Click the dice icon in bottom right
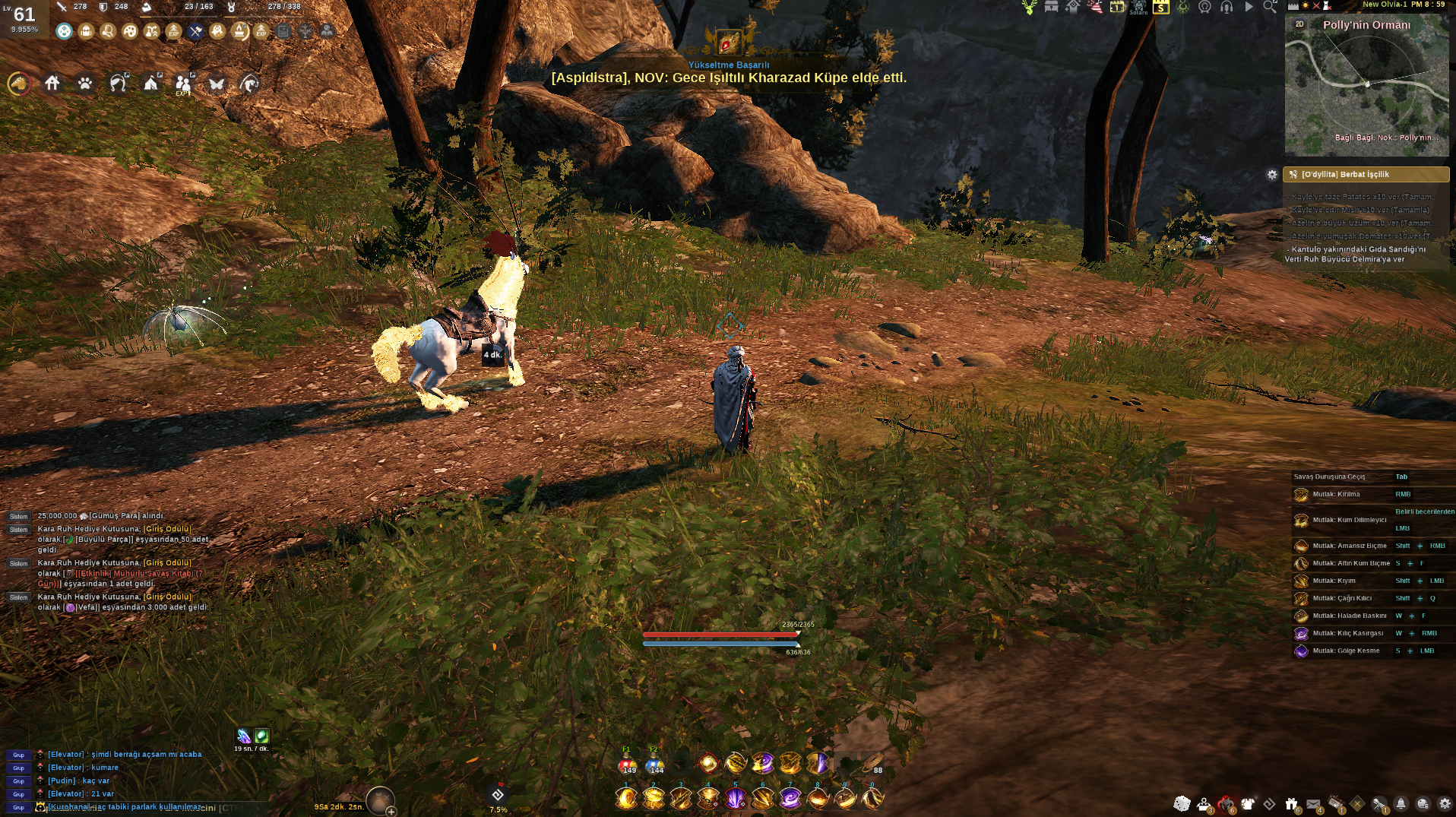 [1182, 803]
